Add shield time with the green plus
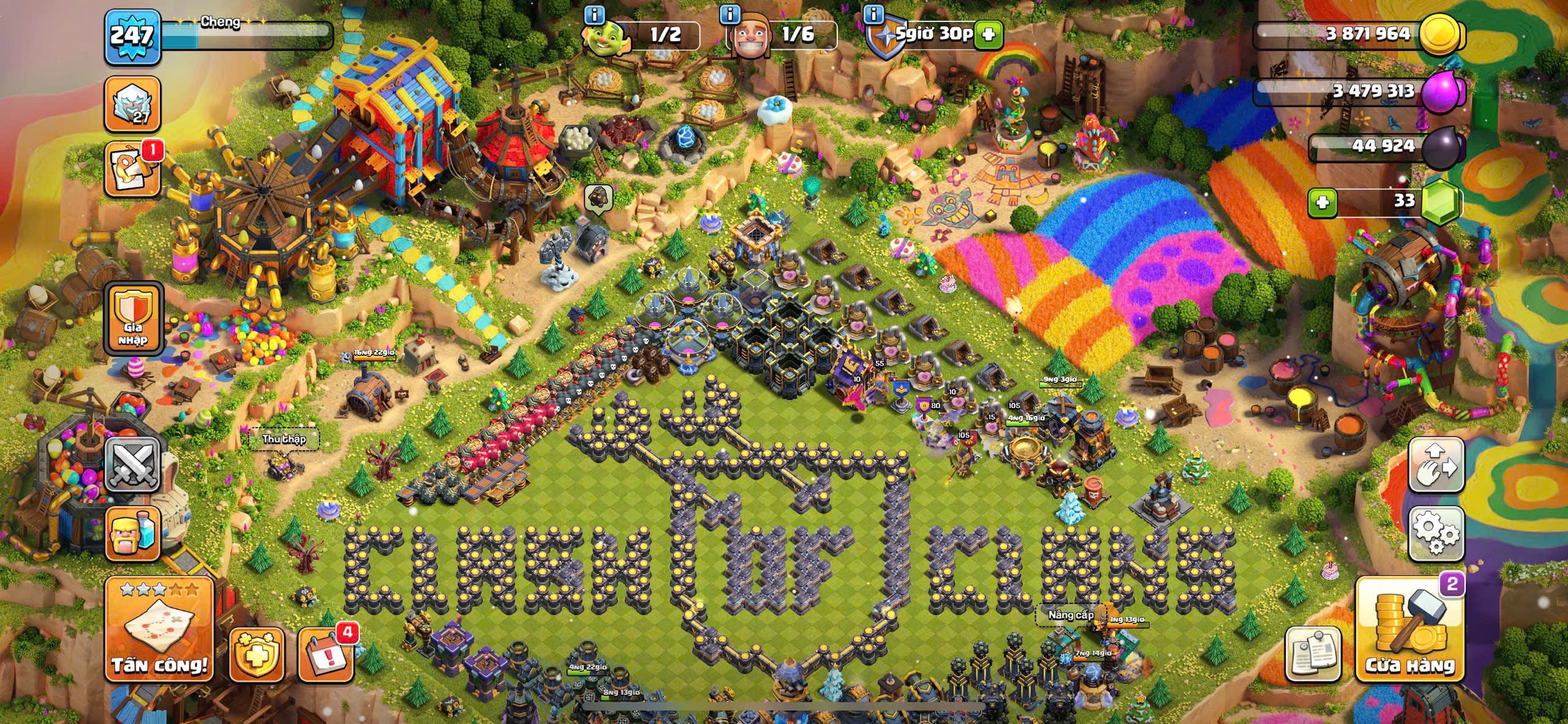 click(x=988, y=35)
